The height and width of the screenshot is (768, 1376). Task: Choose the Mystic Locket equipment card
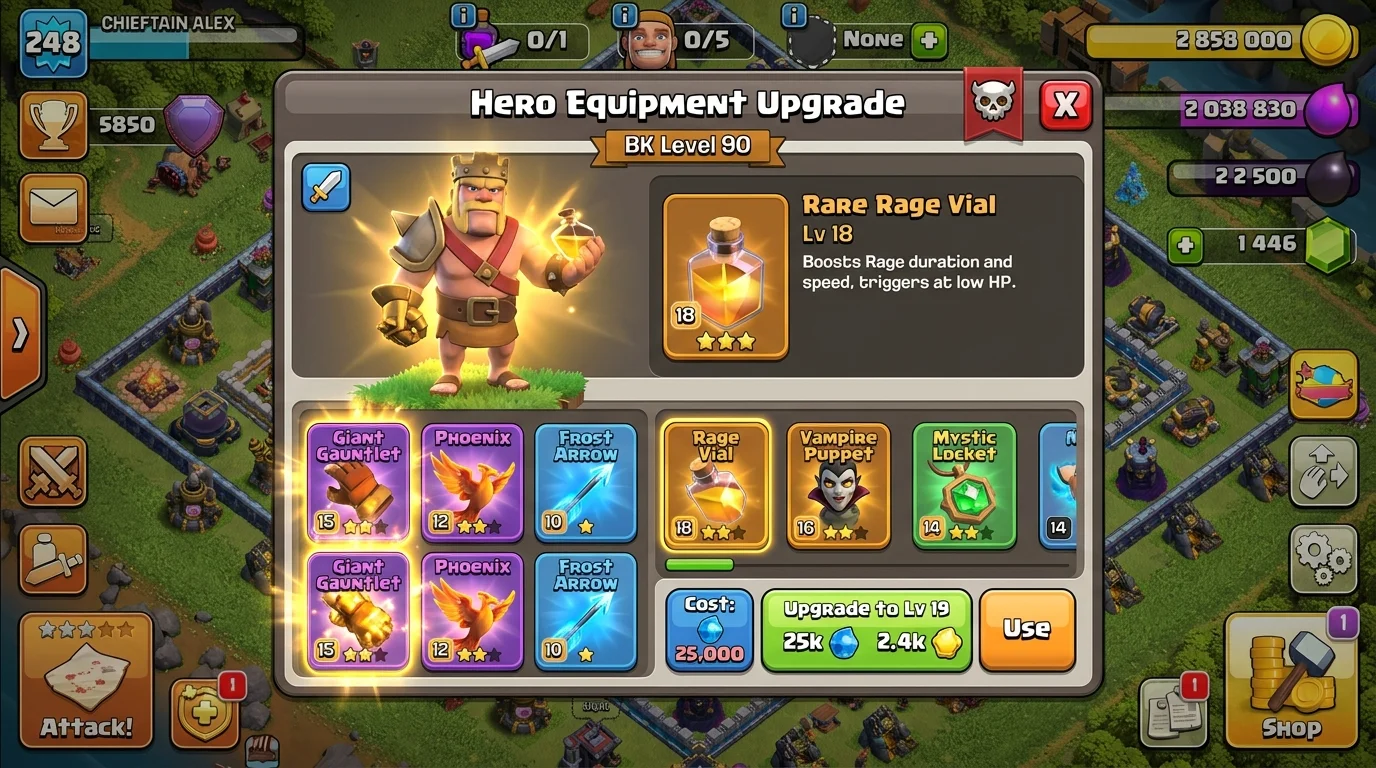964,486
